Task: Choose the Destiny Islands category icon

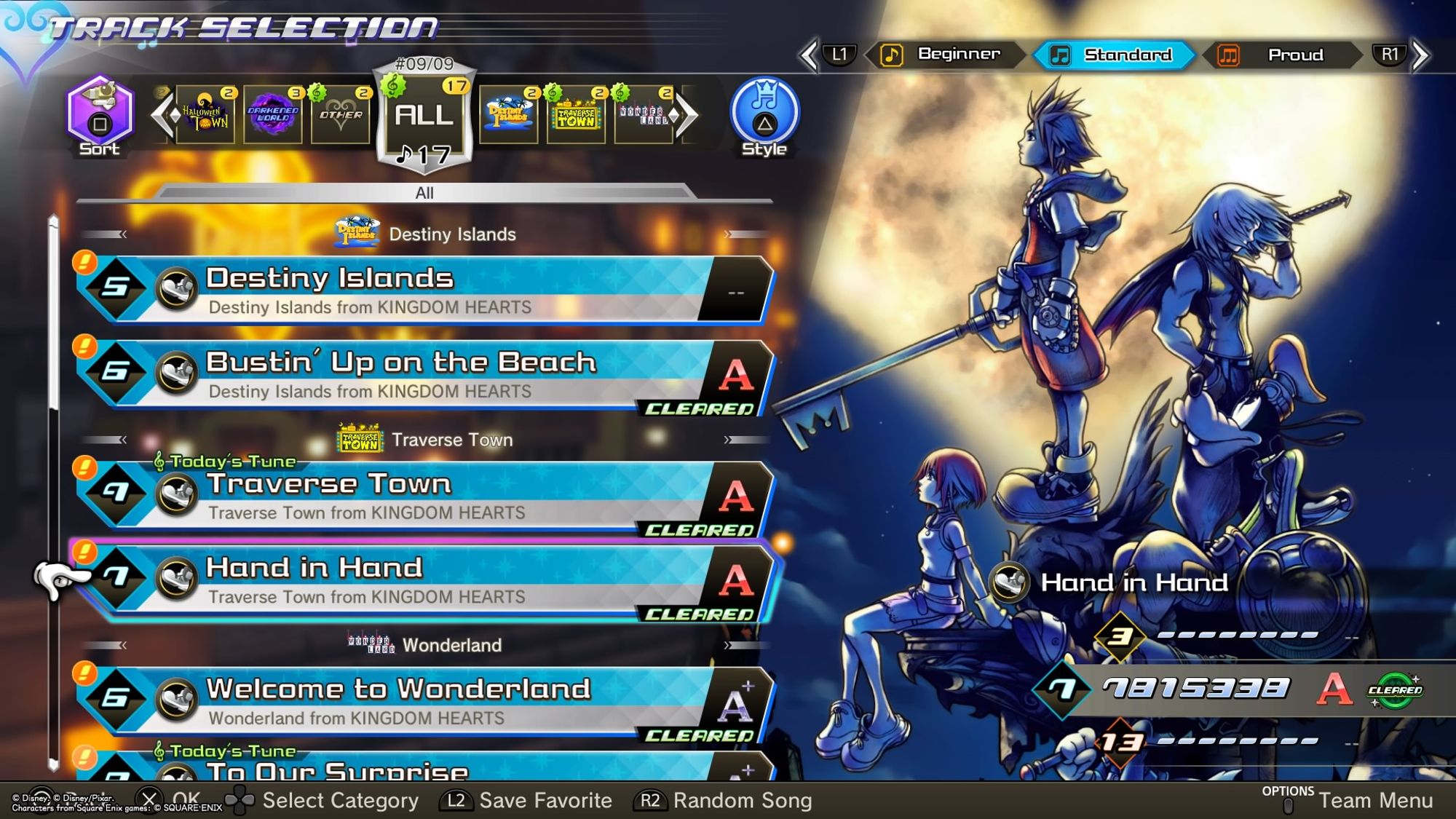Action: [x=508, y=115]
